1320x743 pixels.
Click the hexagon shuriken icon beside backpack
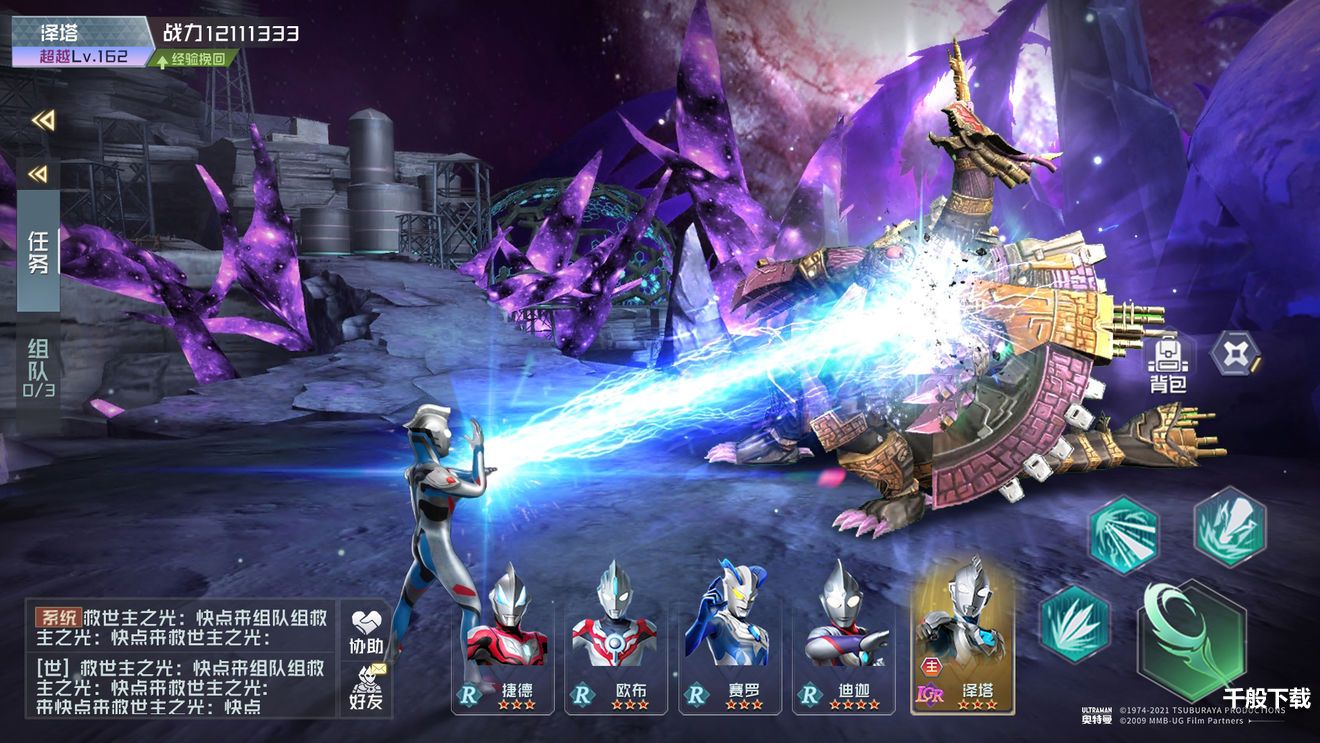point(1235,352)
